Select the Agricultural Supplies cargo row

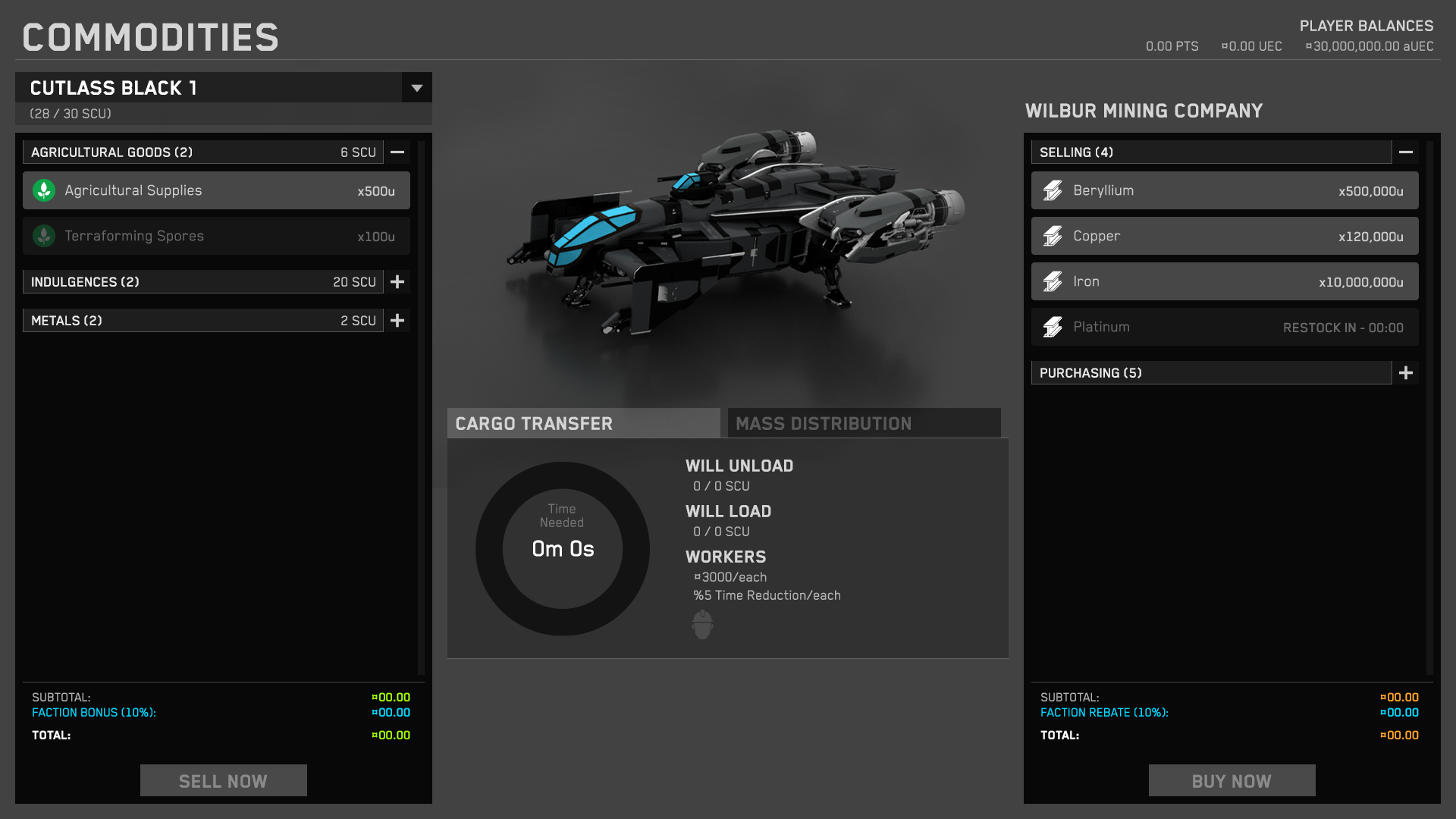coord(216,190)
